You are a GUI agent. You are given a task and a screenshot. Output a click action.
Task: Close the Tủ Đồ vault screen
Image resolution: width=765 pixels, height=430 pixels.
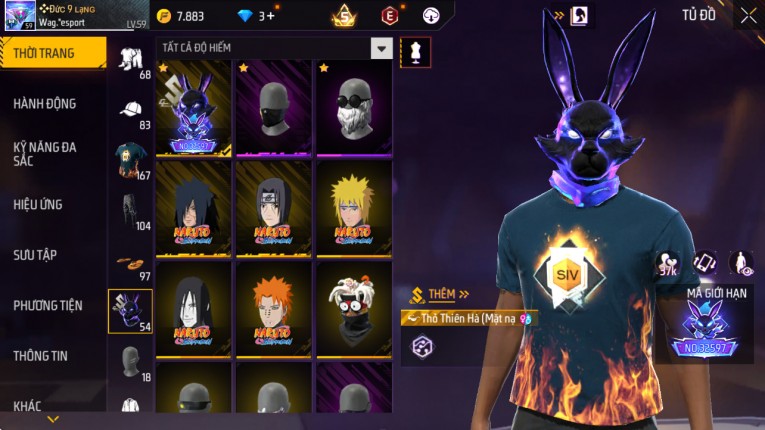(748, 15)
